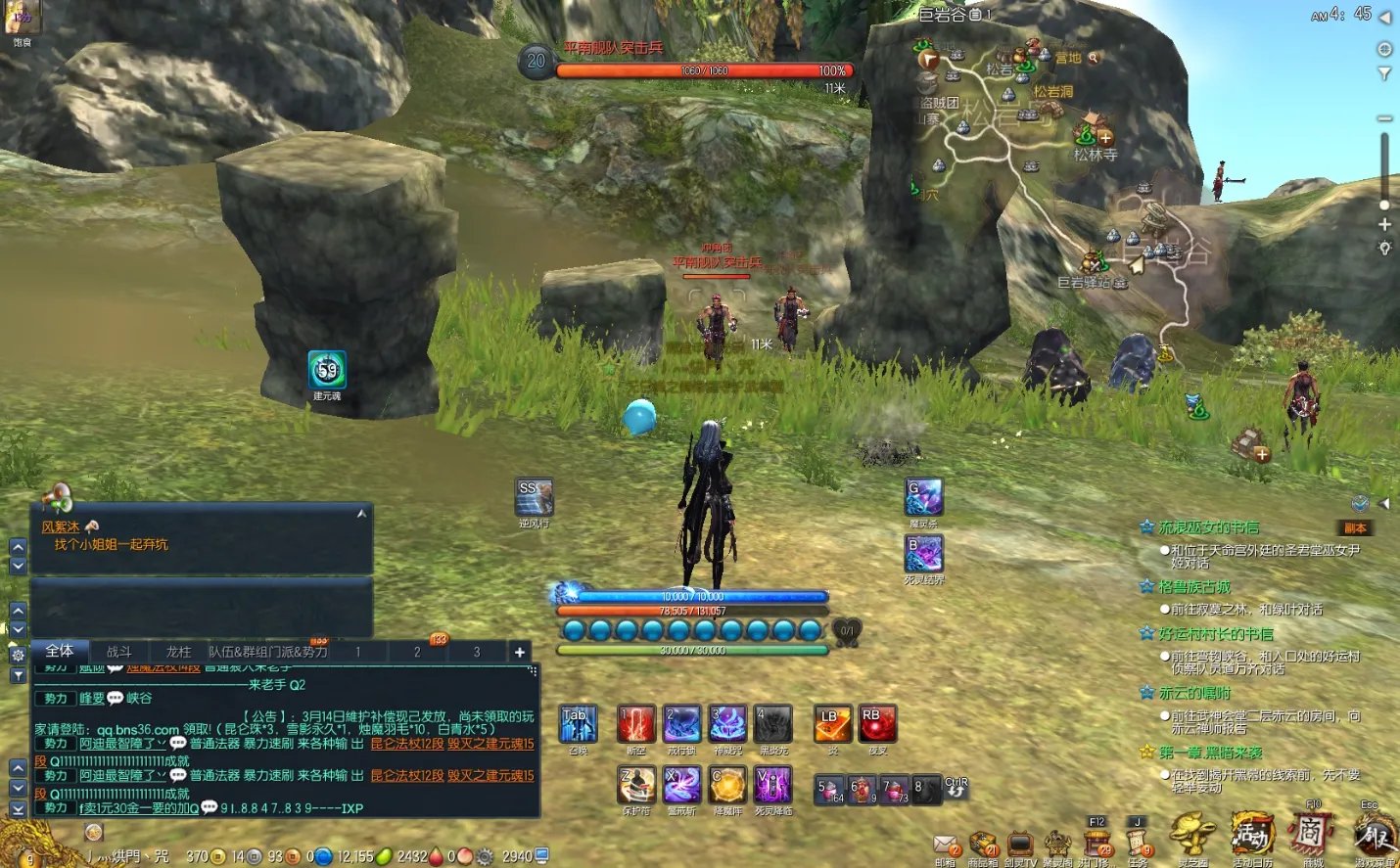Image resolution: width=1400 pixels, height=868 pixels.
Task: Use the red 断空 skill in slot 1
Action: 636,724
